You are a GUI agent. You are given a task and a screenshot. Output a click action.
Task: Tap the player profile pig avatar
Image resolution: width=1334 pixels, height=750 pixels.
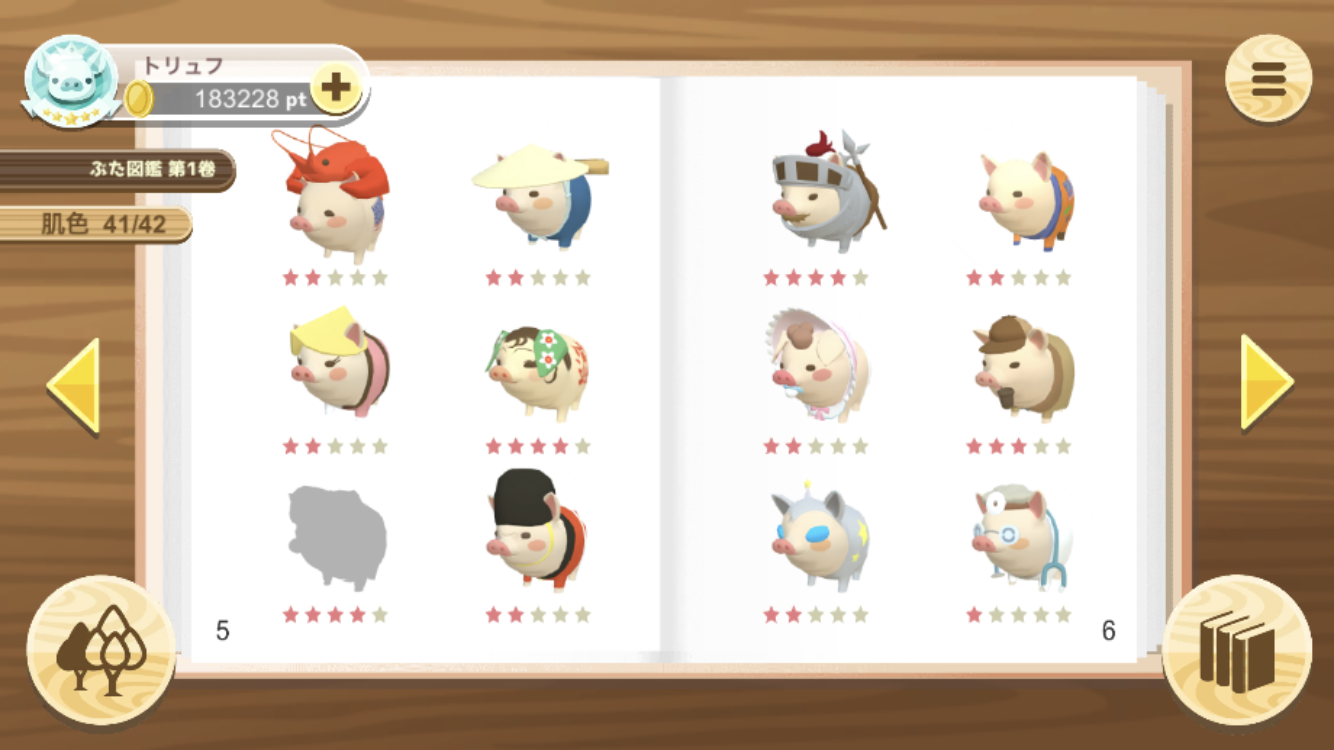[71, 80]
